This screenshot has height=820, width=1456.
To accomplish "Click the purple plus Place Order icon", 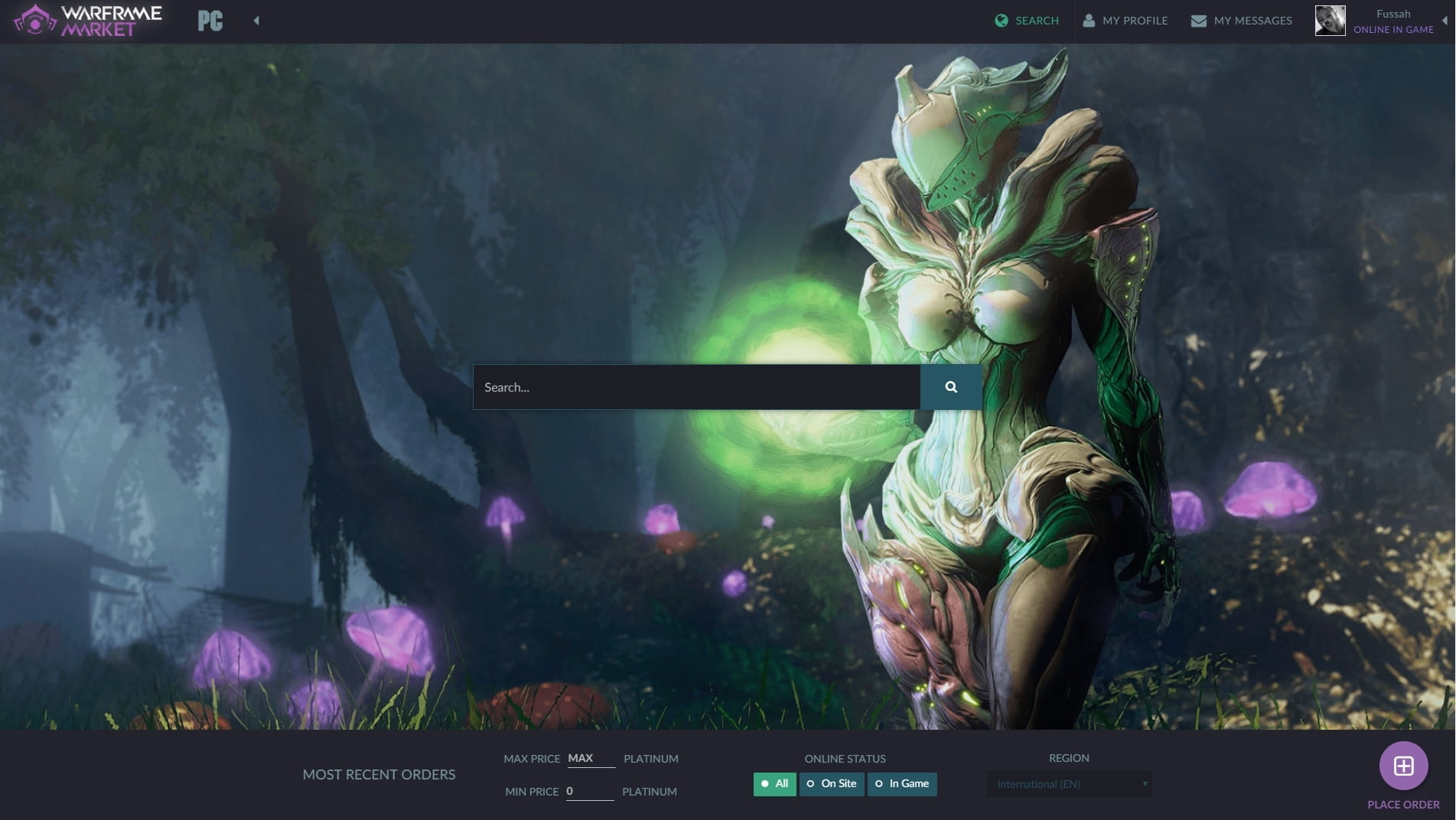I will 1404,765.
